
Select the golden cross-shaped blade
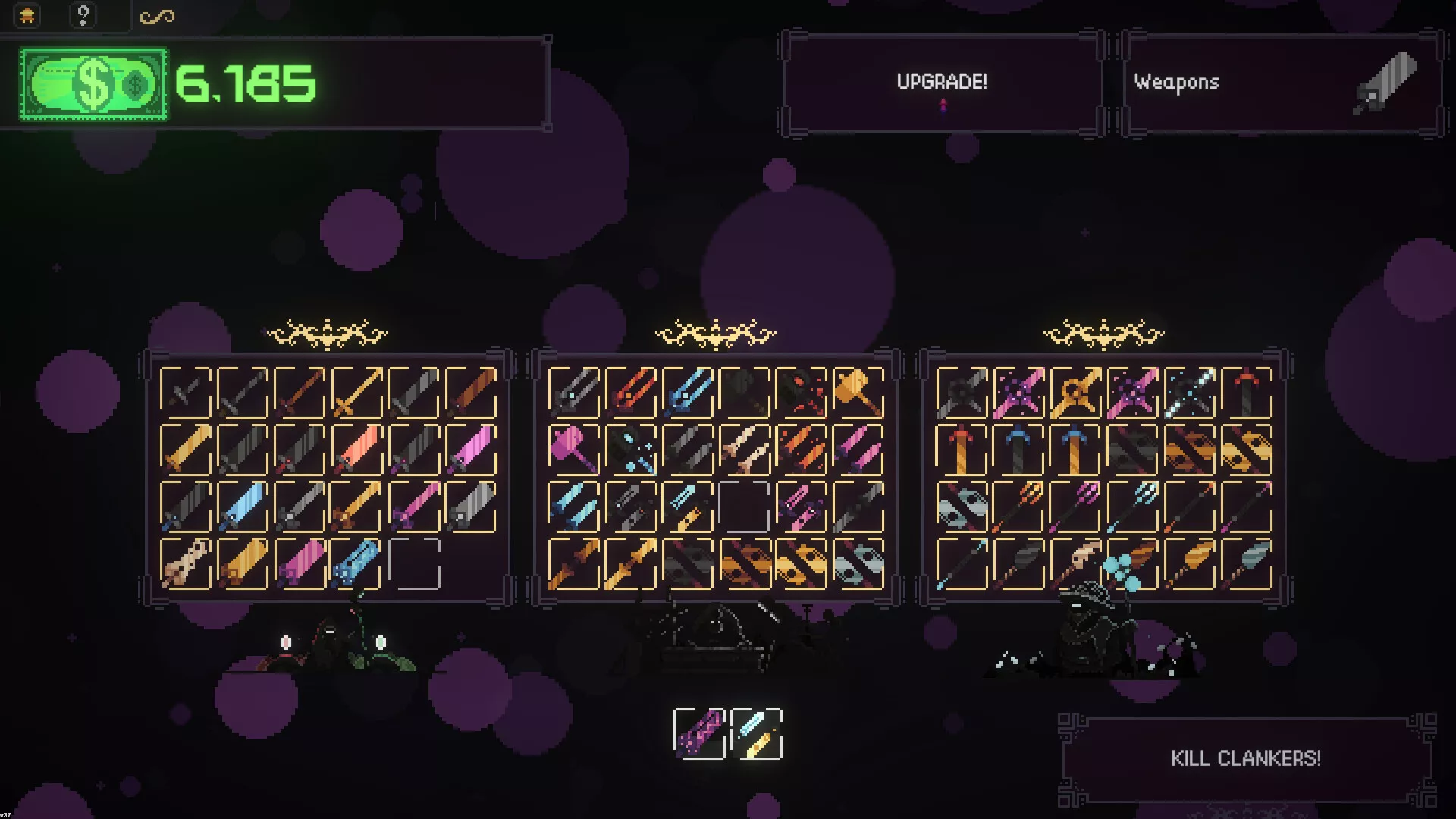(1075, 392)
